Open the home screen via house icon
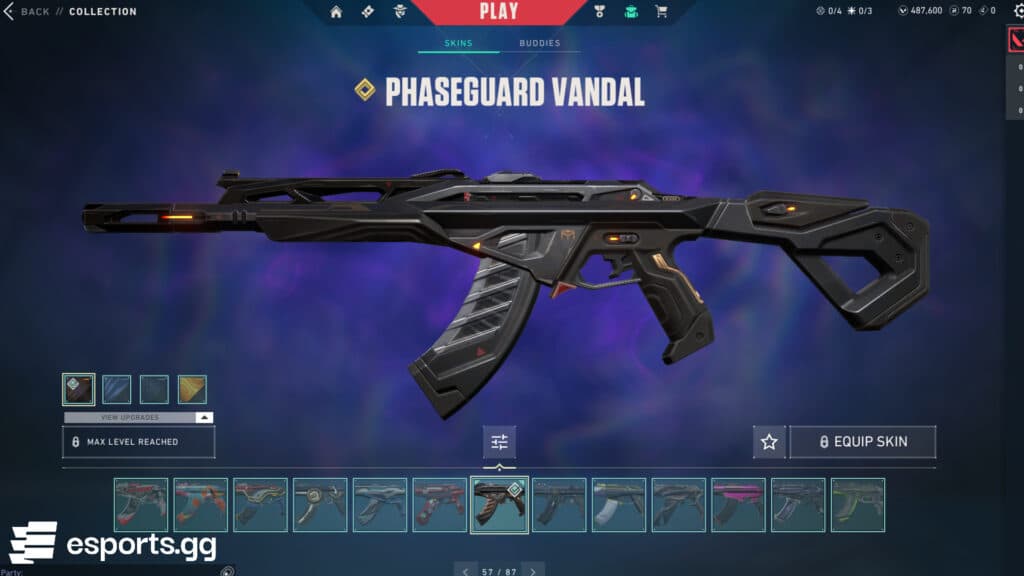The height and width of the screenshot is (576, 1024). point(336,12)
